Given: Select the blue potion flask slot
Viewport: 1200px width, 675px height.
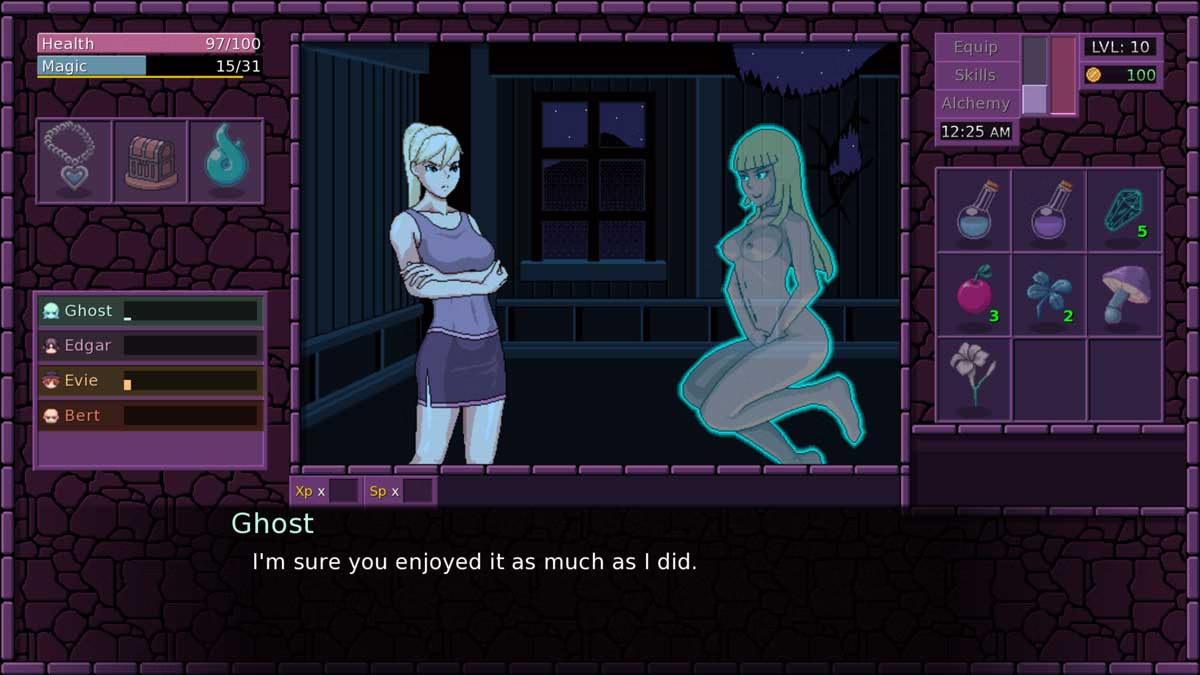Looking at the screenshot, I should pos(973,210).
